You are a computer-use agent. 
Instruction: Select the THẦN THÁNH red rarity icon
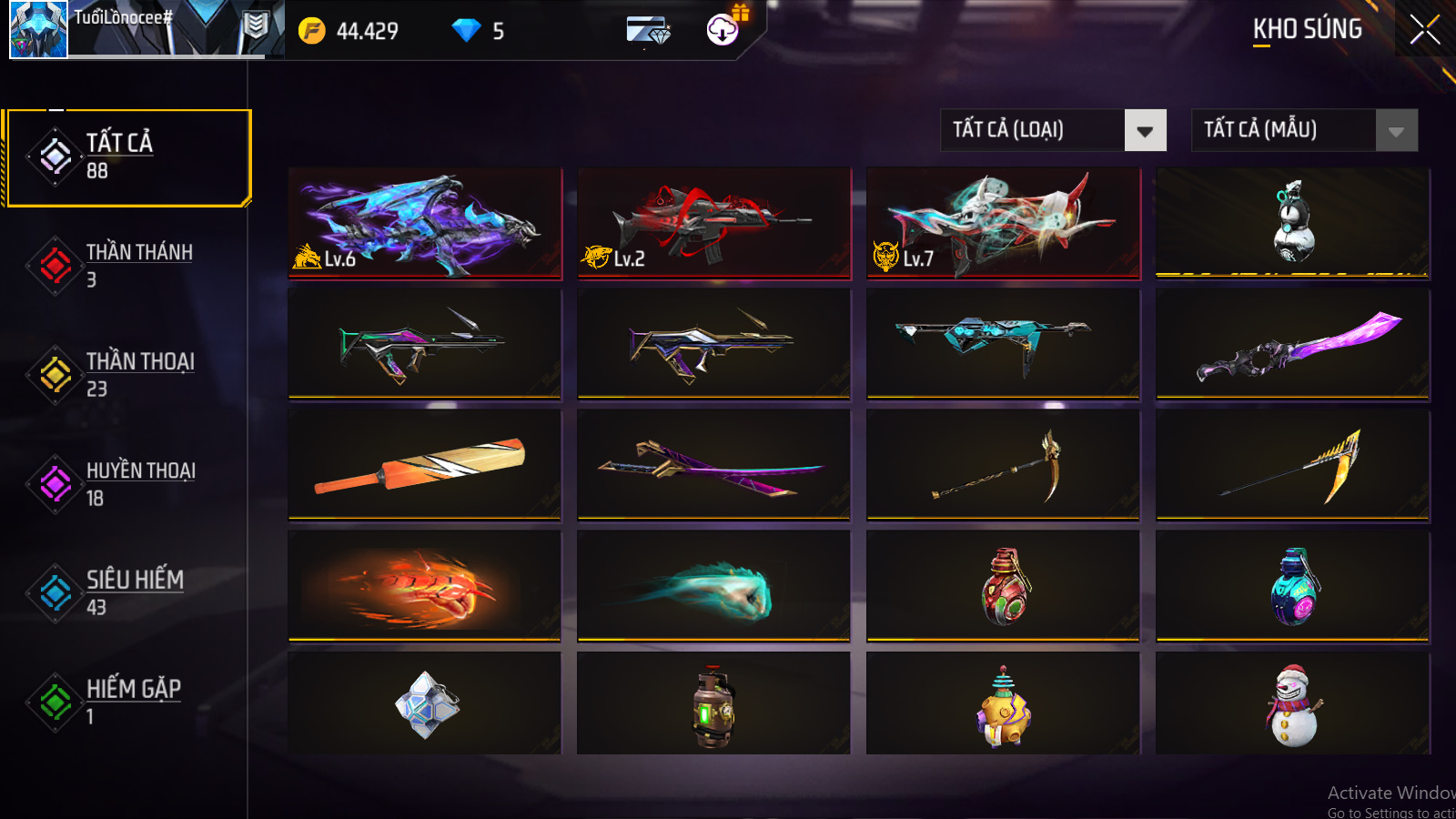pos(54,265)
